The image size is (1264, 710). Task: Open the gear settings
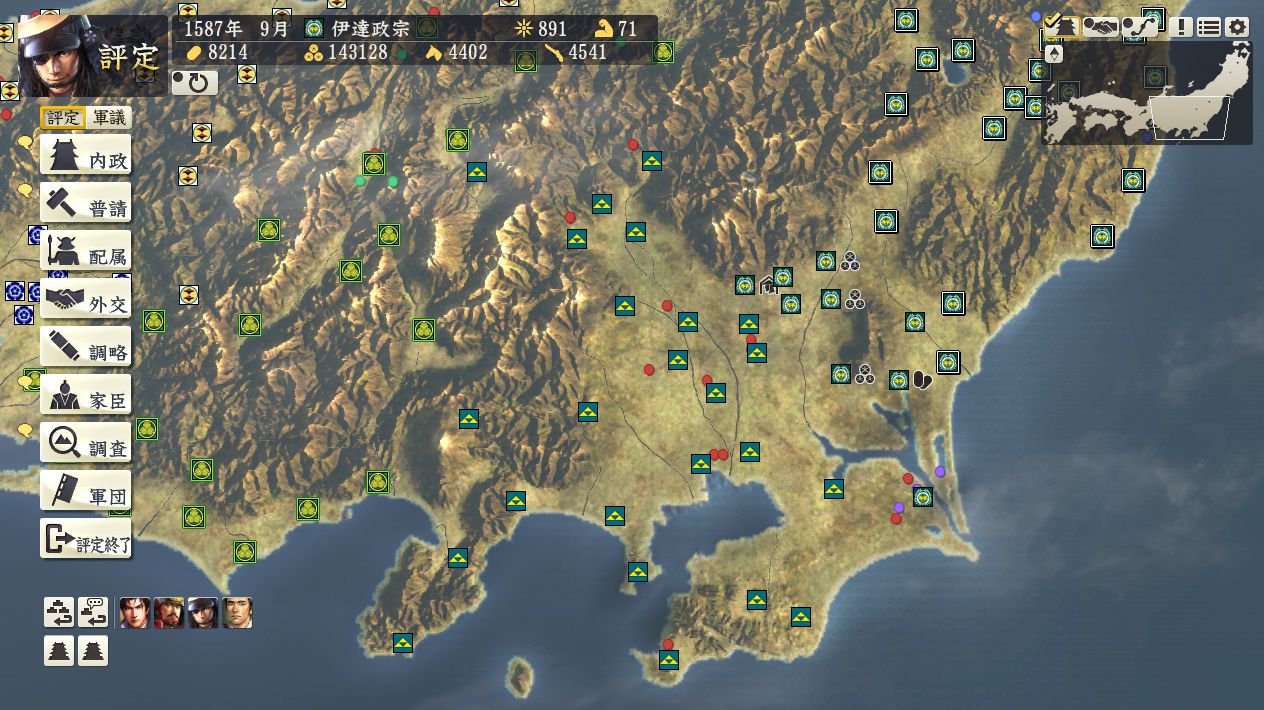[1237, 28]
